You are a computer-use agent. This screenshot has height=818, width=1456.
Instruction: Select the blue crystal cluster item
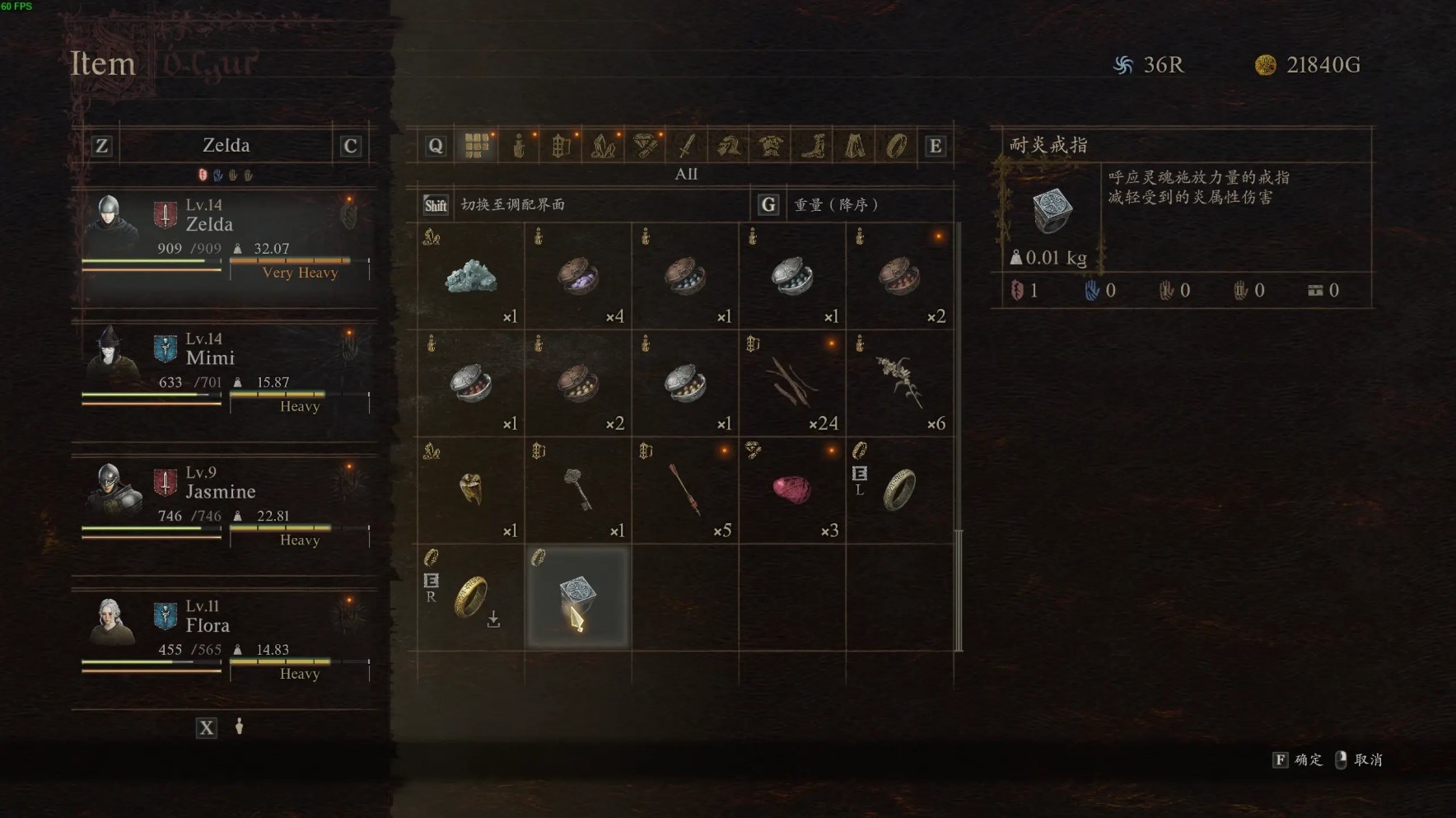tap(471, 277)
